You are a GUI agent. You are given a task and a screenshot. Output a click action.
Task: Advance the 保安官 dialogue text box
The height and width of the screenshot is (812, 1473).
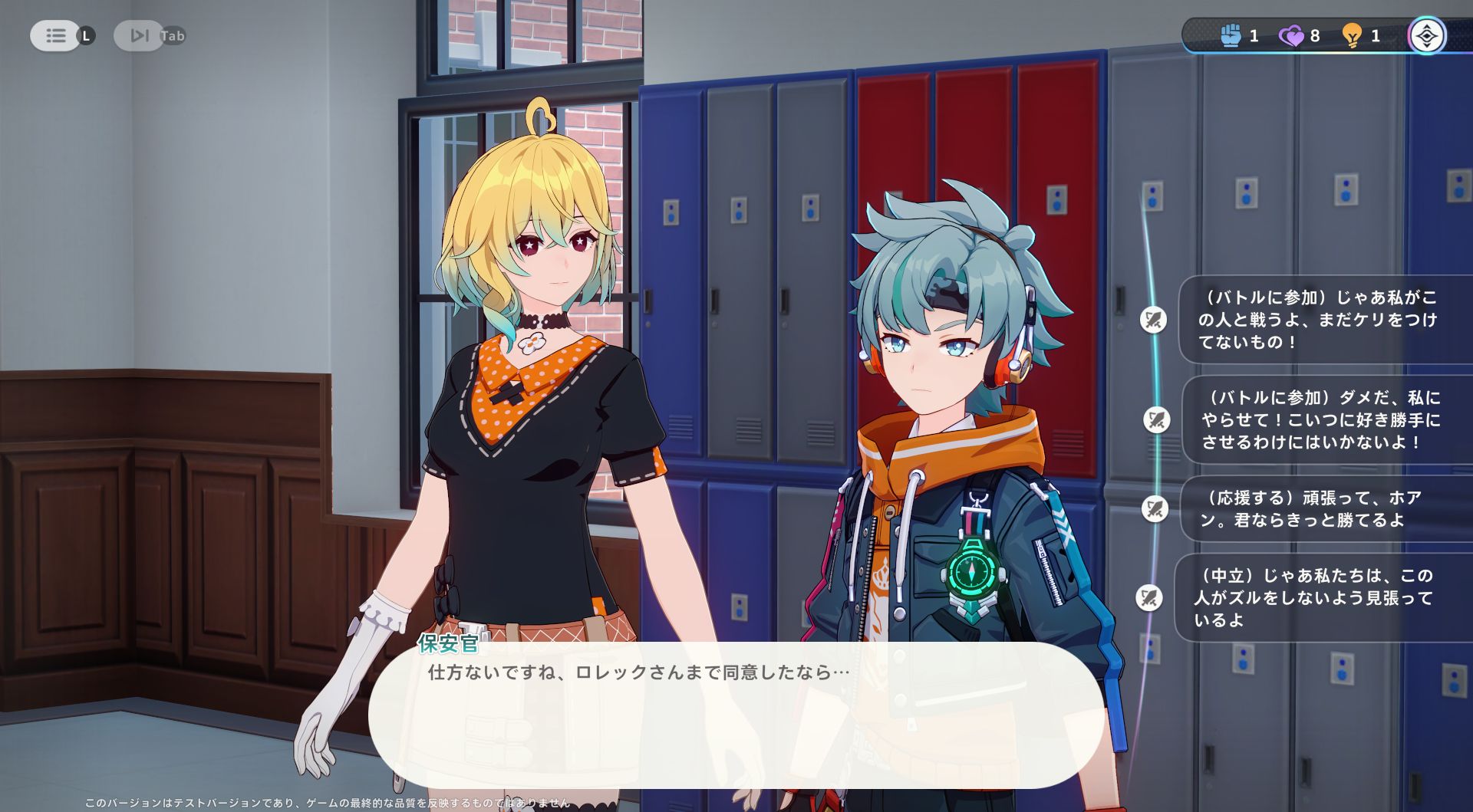tap(735, 715)
